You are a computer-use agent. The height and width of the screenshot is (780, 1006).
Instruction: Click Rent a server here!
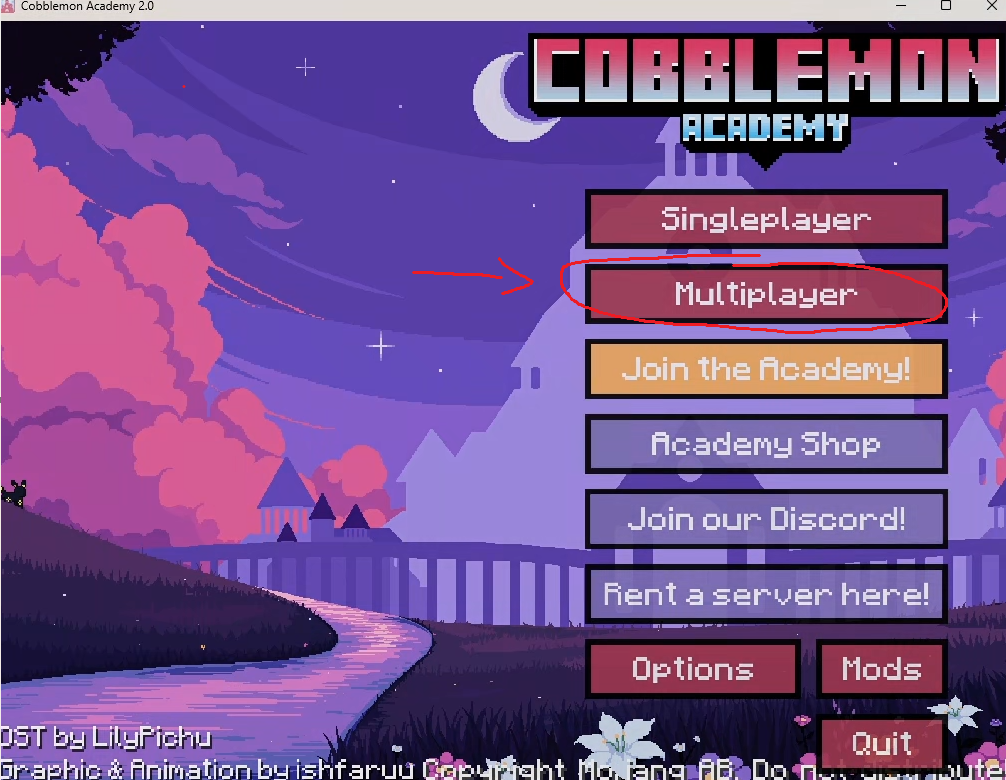pos(766,595)
